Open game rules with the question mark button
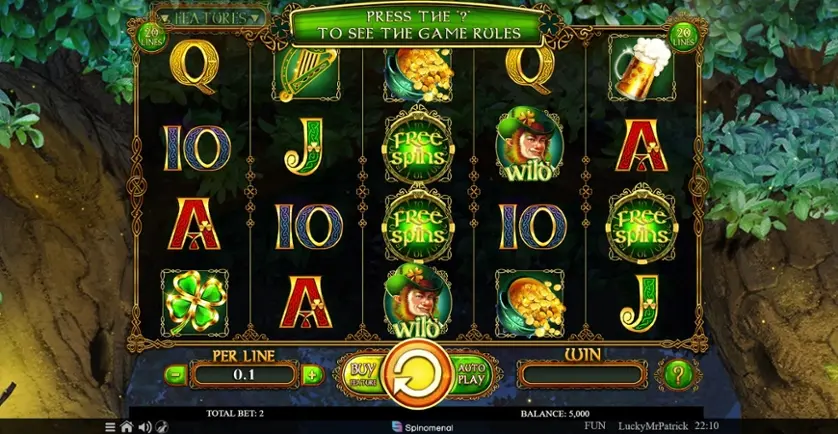Viewport: 838px width, 434px height. 677,375
